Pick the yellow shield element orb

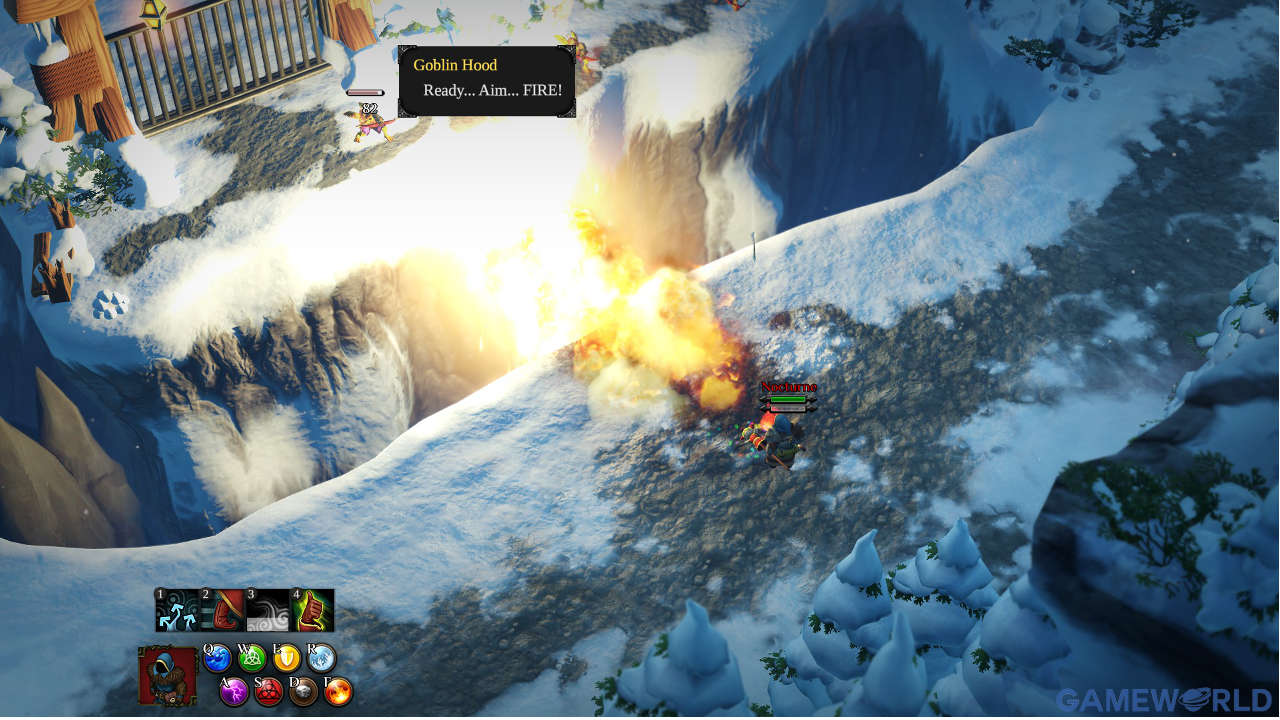pos(287,658)
